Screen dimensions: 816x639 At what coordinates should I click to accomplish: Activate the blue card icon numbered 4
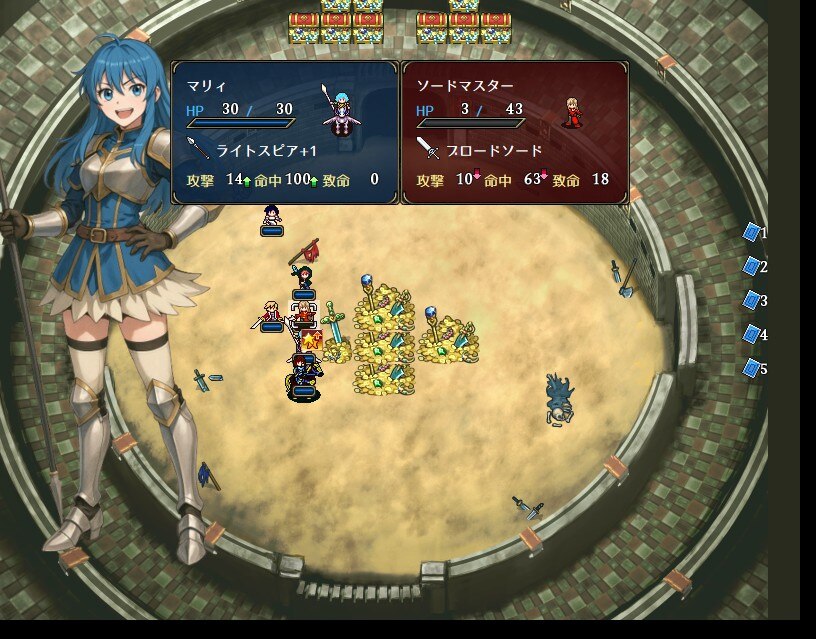click(x=752, y=334)
